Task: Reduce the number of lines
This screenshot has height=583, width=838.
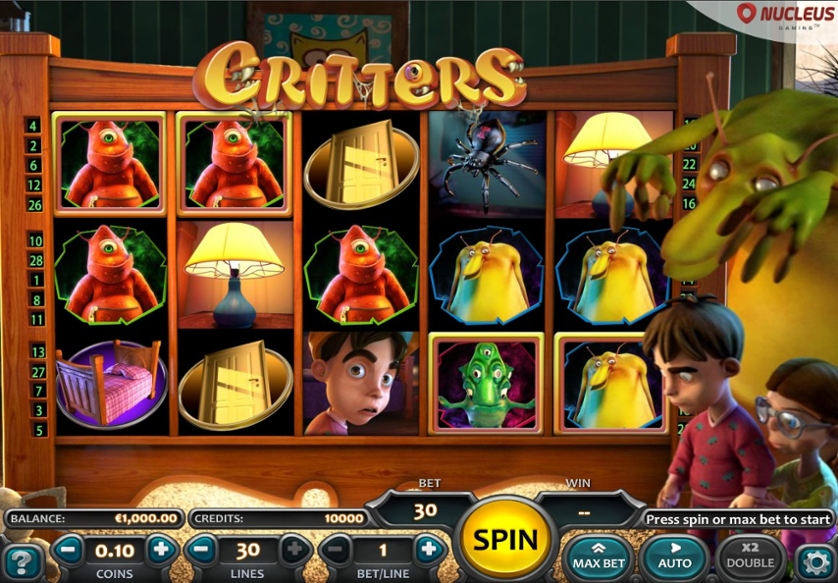Action: coord(201,549)
